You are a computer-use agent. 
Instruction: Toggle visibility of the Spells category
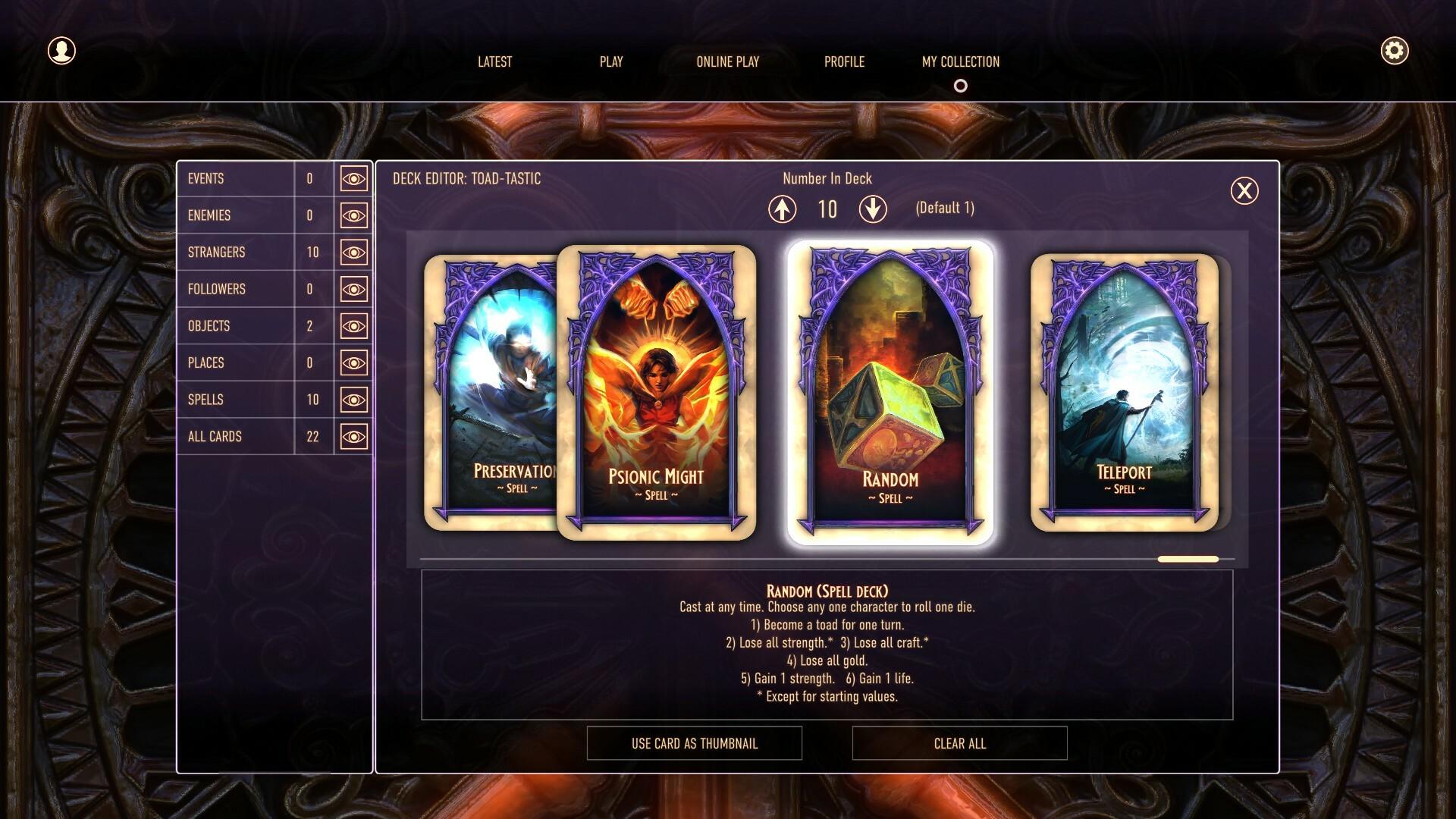353,400
